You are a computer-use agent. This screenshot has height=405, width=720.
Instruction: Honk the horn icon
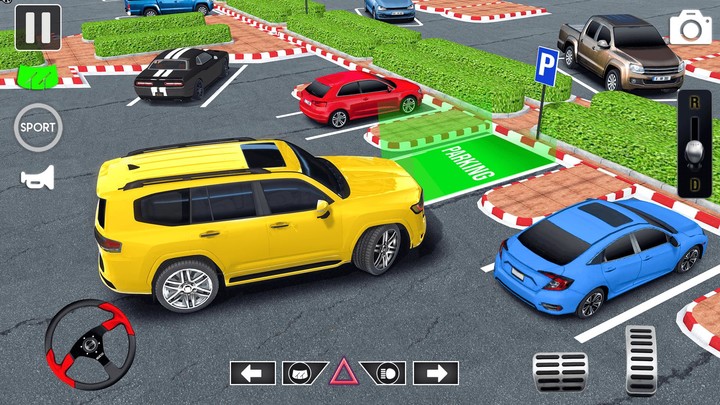pos(37,177)
